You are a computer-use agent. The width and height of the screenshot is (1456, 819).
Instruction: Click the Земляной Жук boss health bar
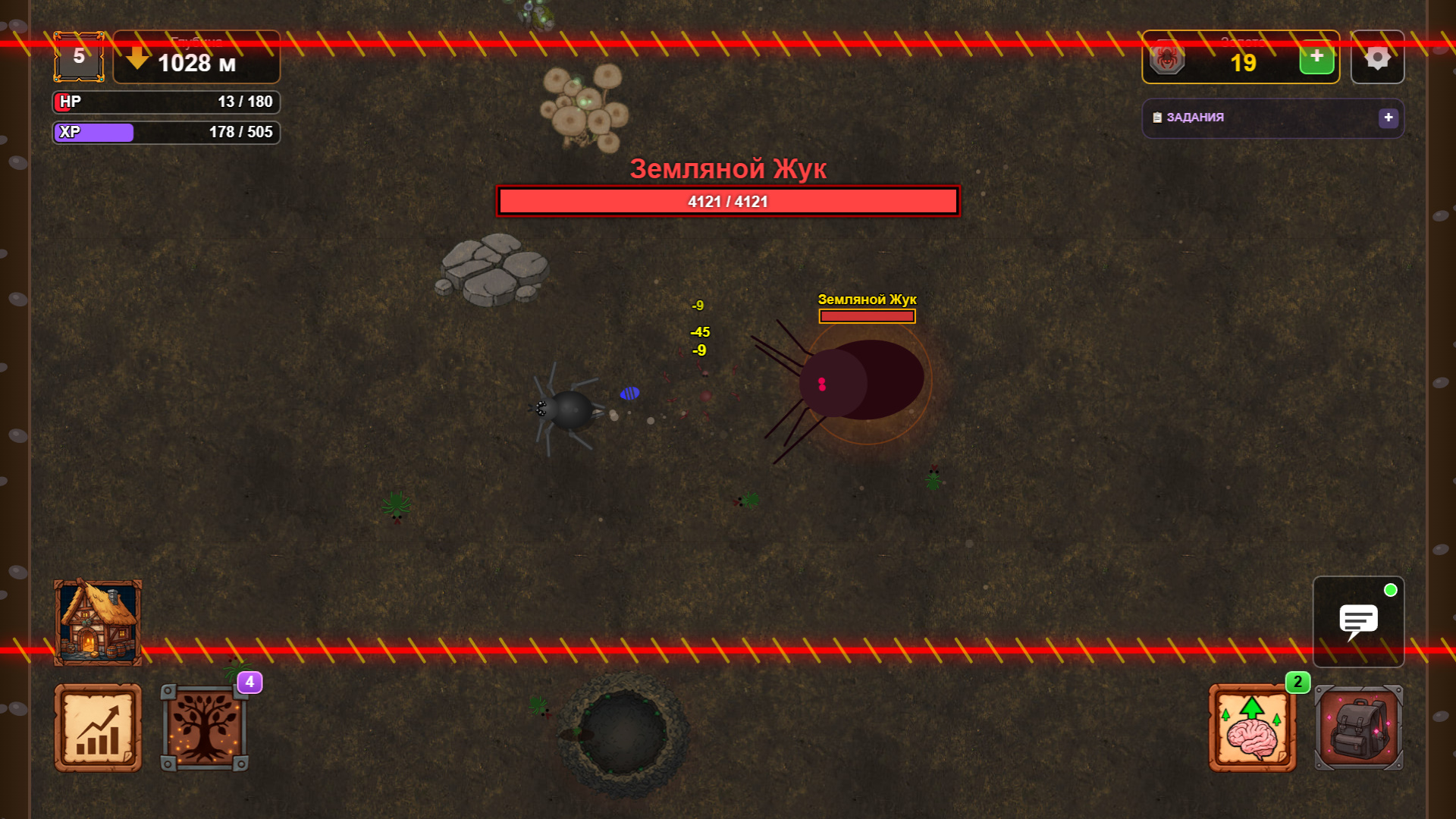[x=727, y=201]
